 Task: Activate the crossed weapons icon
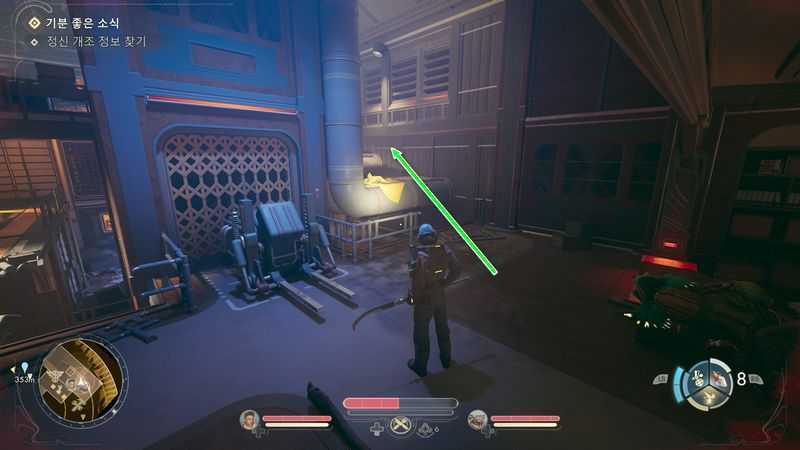click(401, 427)
